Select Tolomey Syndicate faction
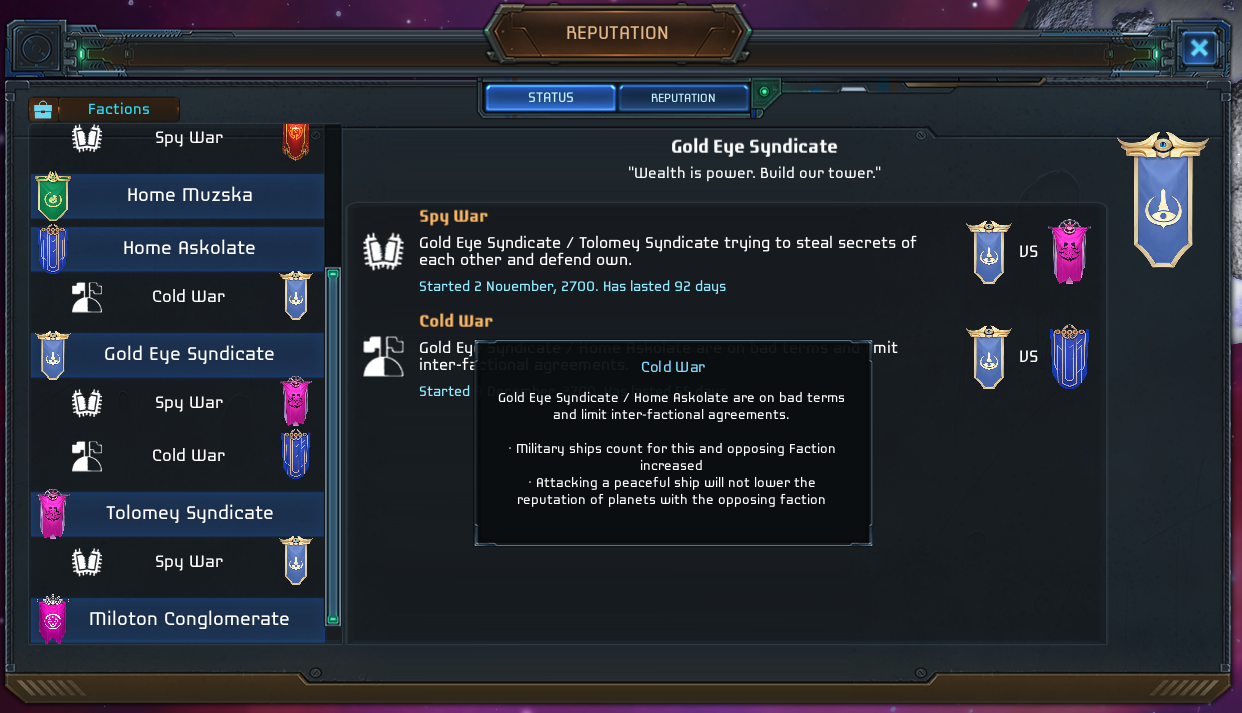The height and width of the screenshot is (713, 1242). [x=189, y=513]
